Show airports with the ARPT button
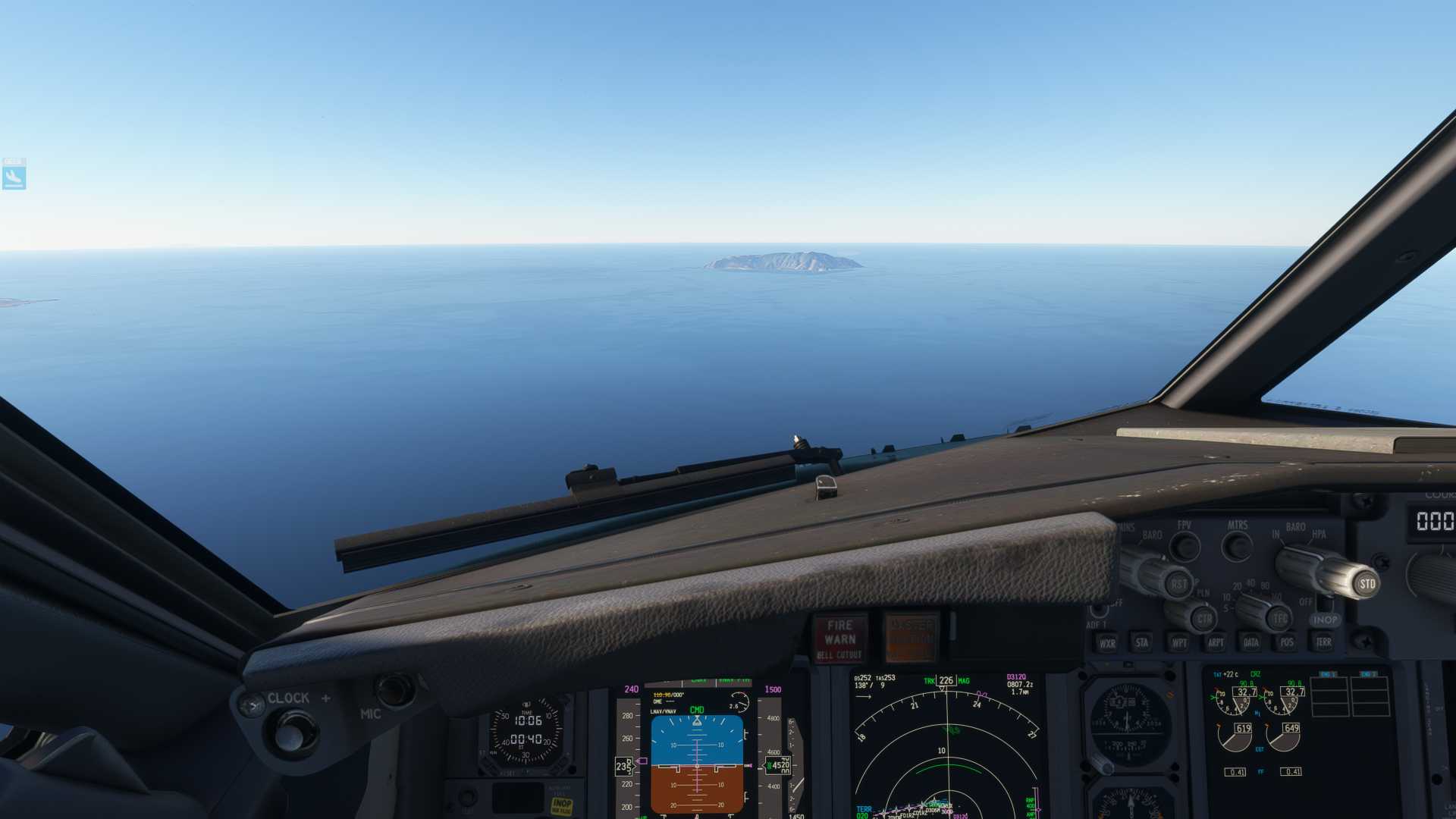 [1216, 642]
